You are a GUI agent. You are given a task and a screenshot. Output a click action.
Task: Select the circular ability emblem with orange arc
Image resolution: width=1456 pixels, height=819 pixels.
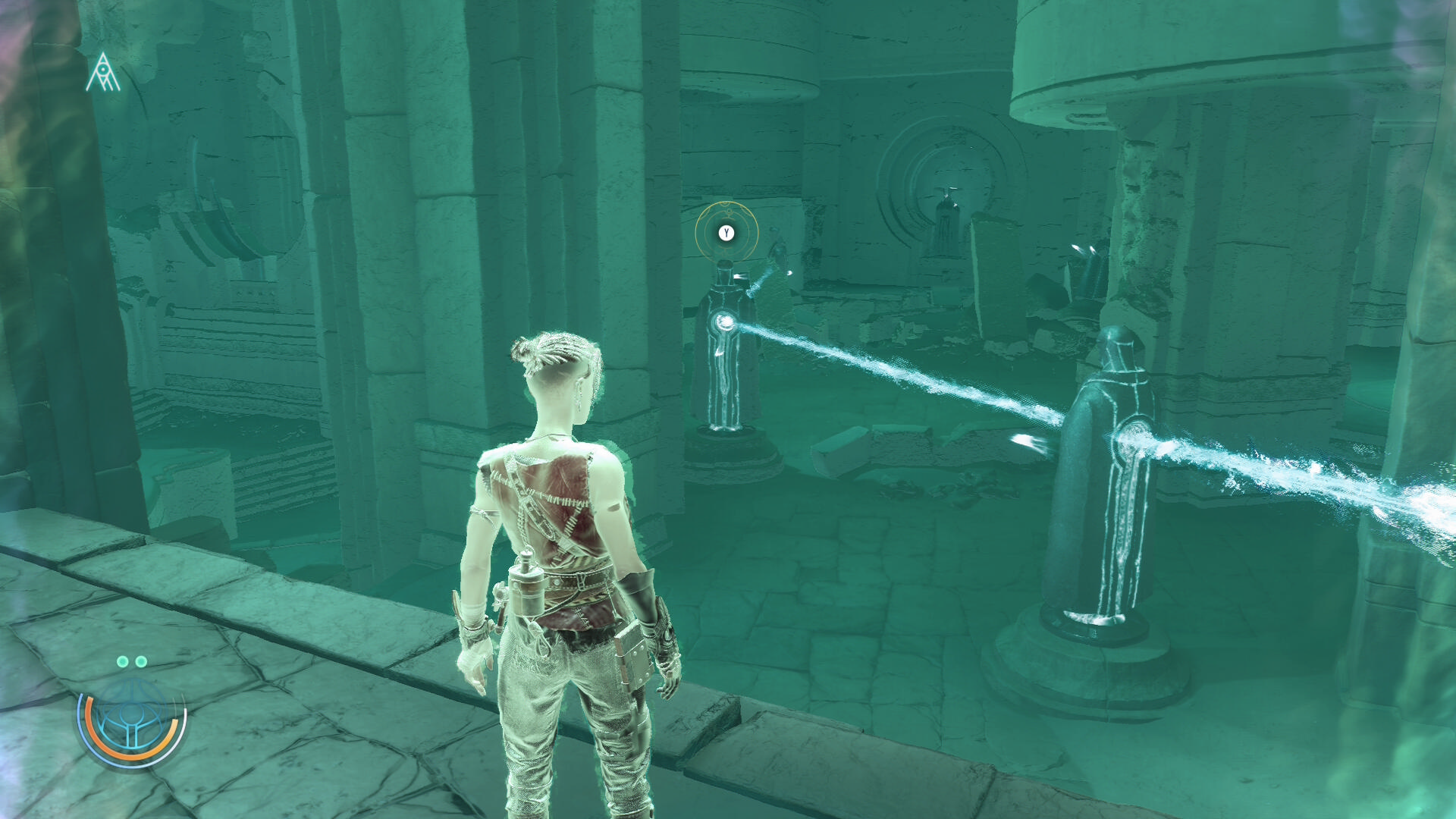pyautogui.click(x=131, y=720)
